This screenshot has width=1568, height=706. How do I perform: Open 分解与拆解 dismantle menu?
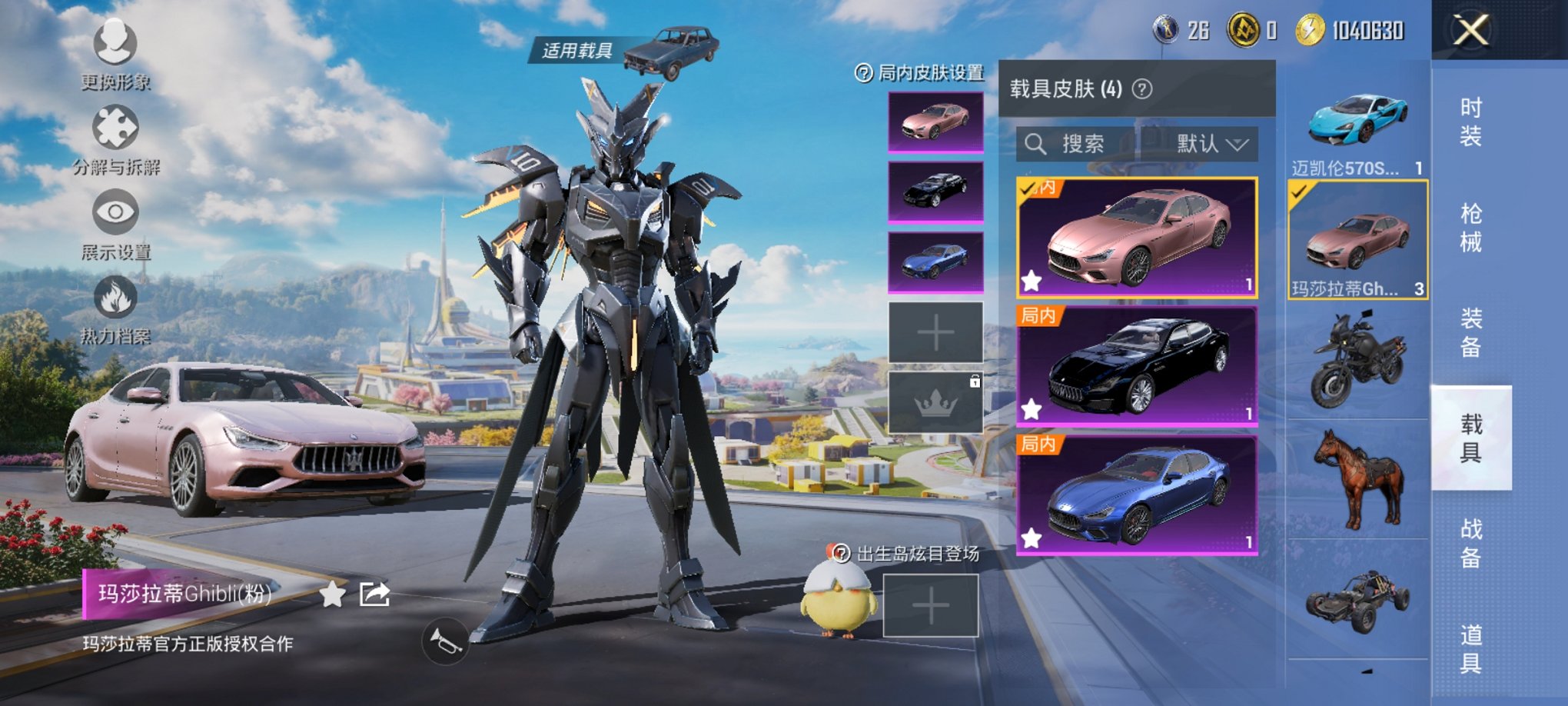pos(115,138)
